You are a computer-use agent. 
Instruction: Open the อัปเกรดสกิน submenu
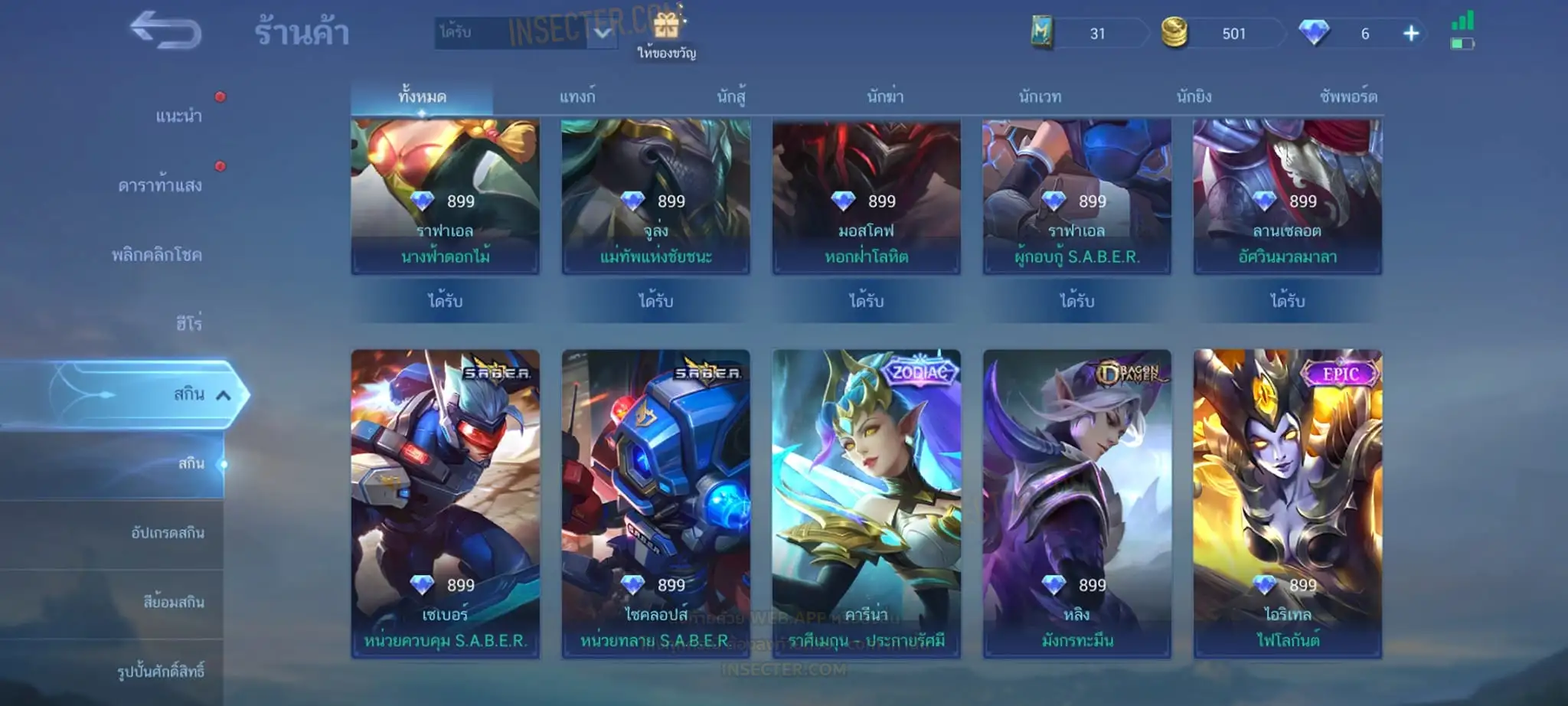point(168,533)
